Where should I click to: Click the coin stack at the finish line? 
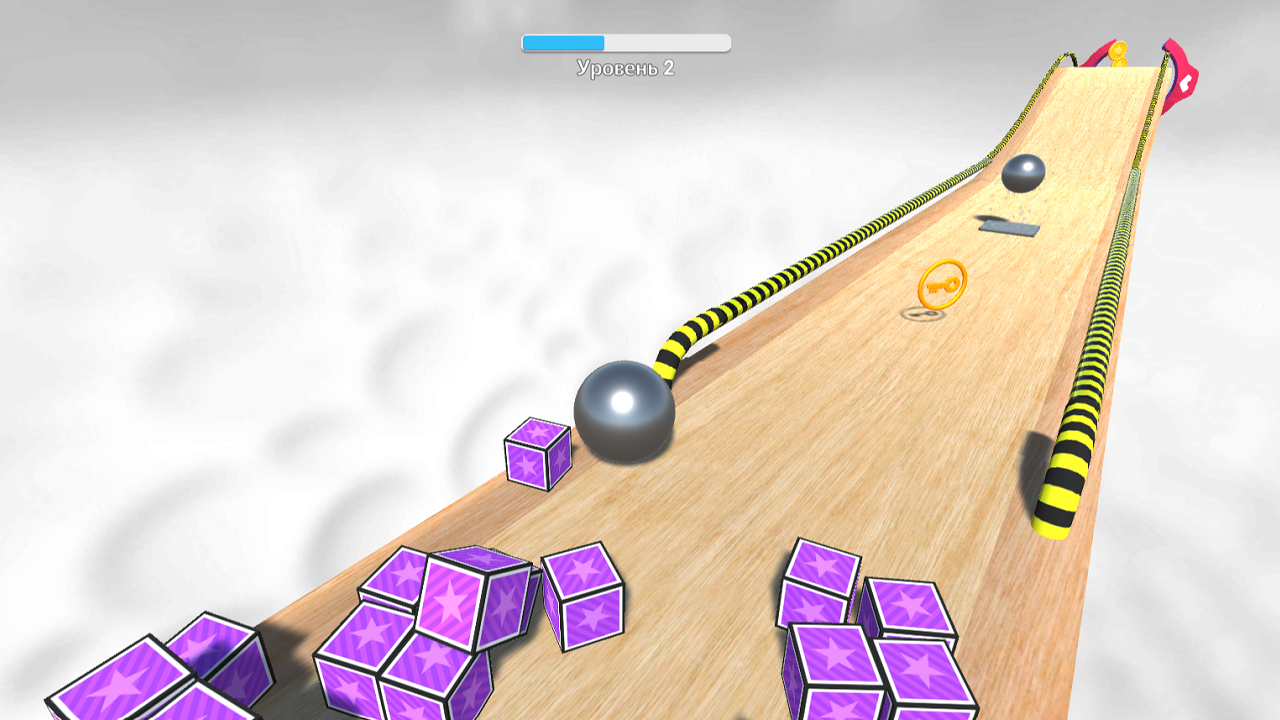(1117, 50)
